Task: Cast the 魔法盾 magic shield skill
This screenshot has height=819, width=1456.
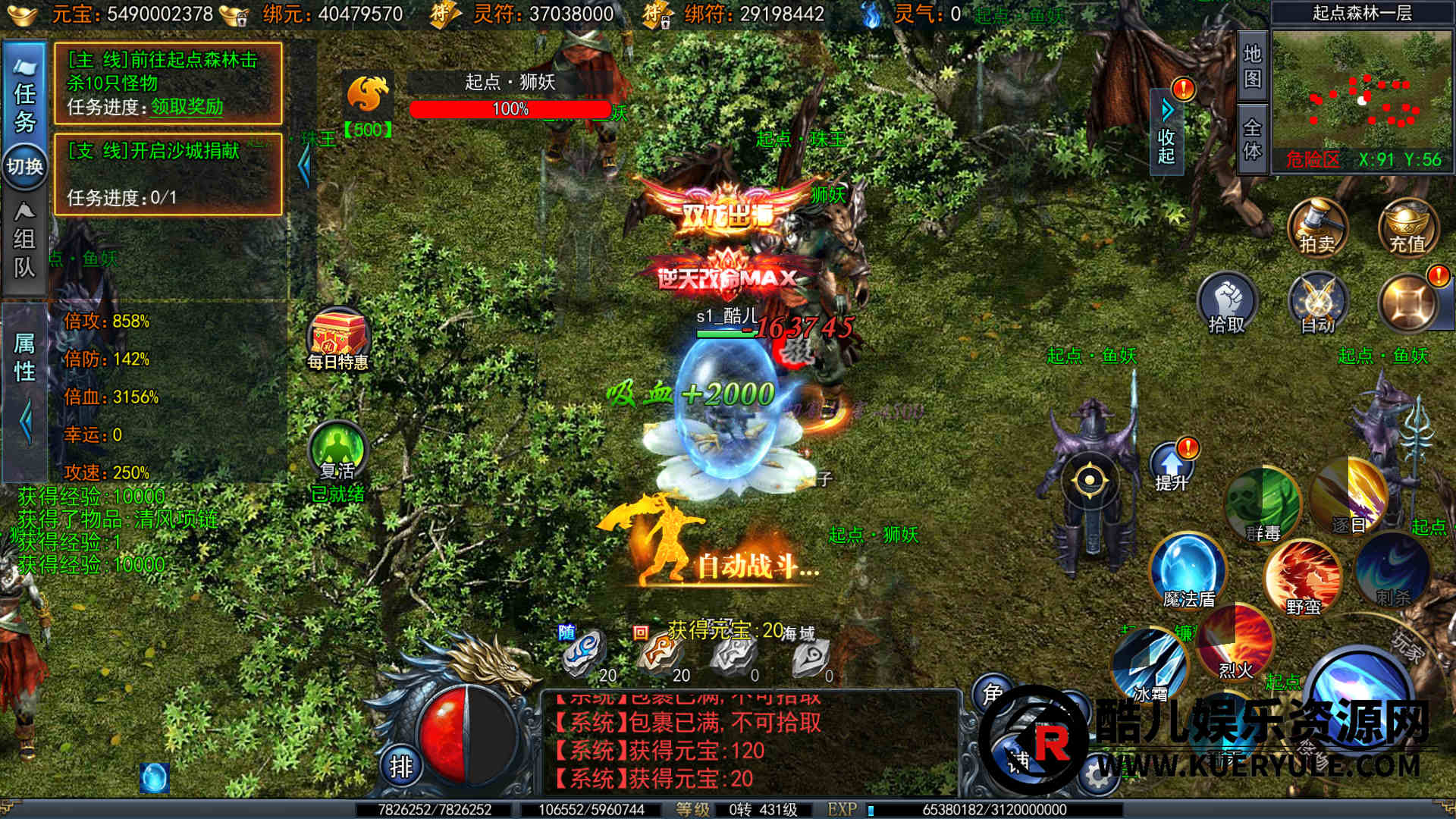Action: coord(1188,570)
